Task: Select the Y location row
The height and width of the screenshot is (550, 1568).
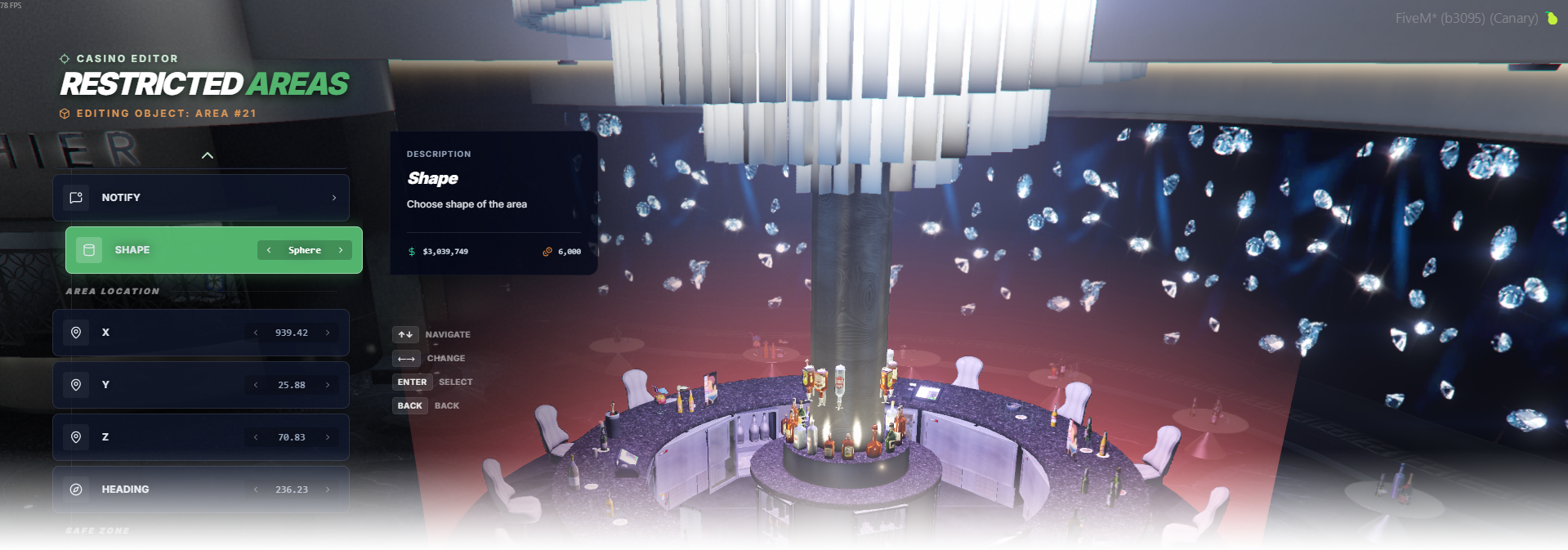Action: tap(163, 385)
